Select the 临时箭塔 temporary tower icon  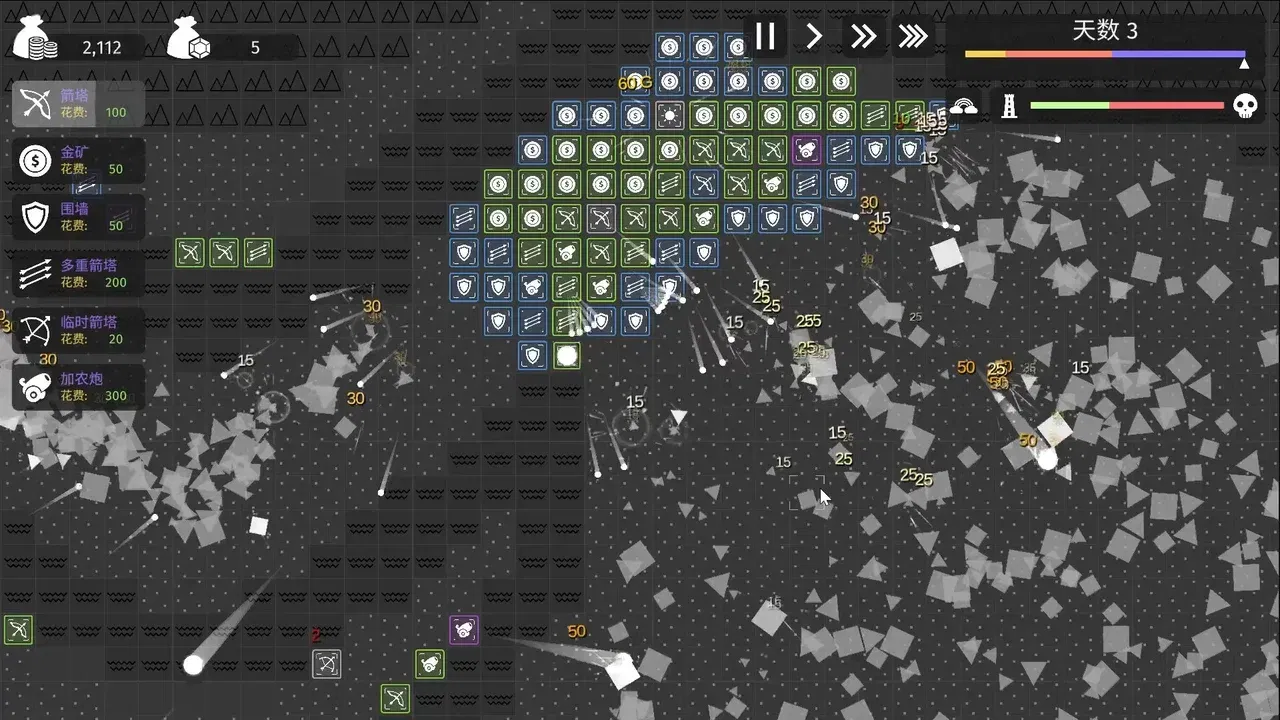pyautogui.click(x=35, y=330)
